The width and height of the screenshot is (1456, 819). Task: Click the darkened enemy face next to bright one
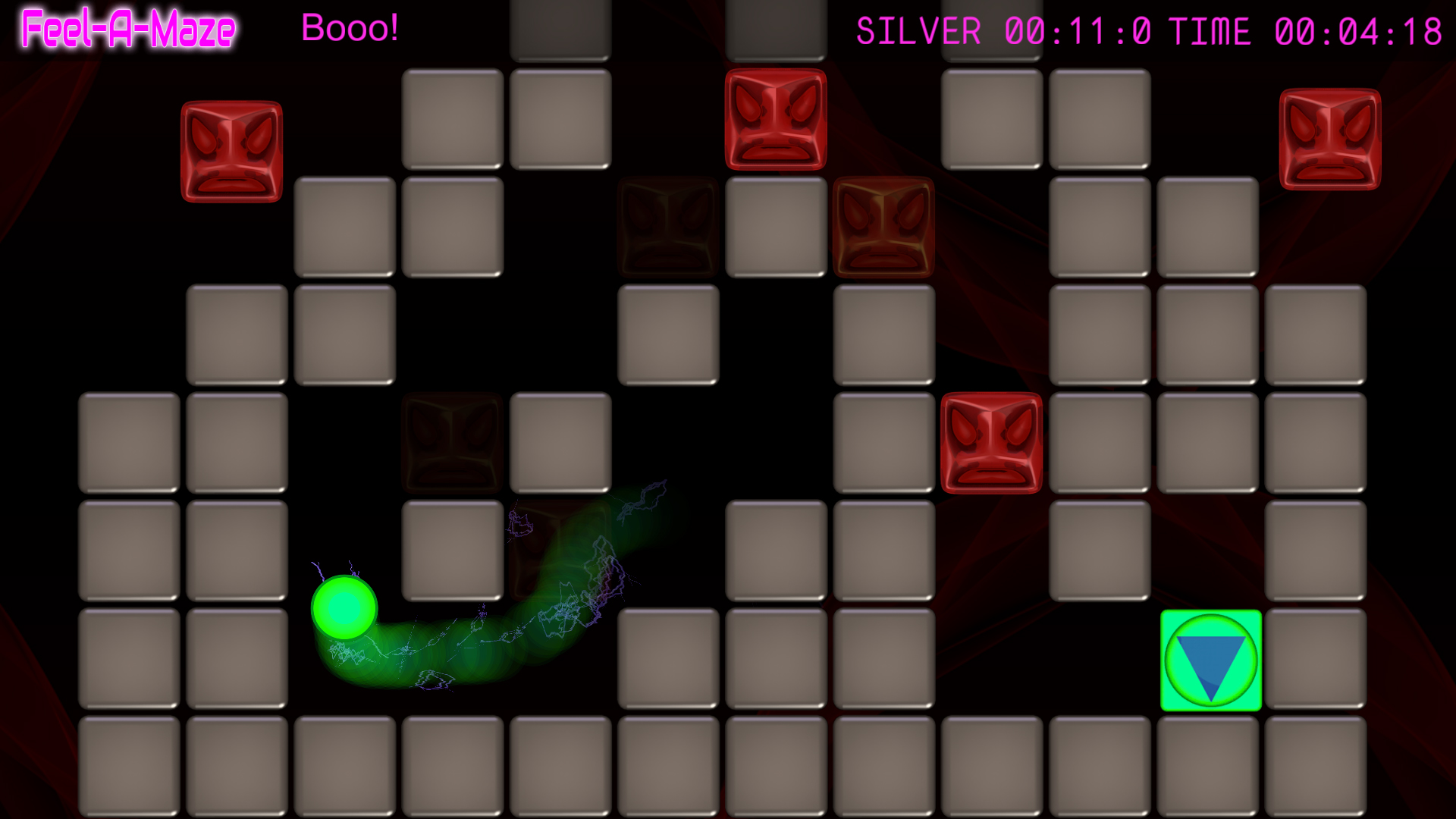[x=667, y=227]
